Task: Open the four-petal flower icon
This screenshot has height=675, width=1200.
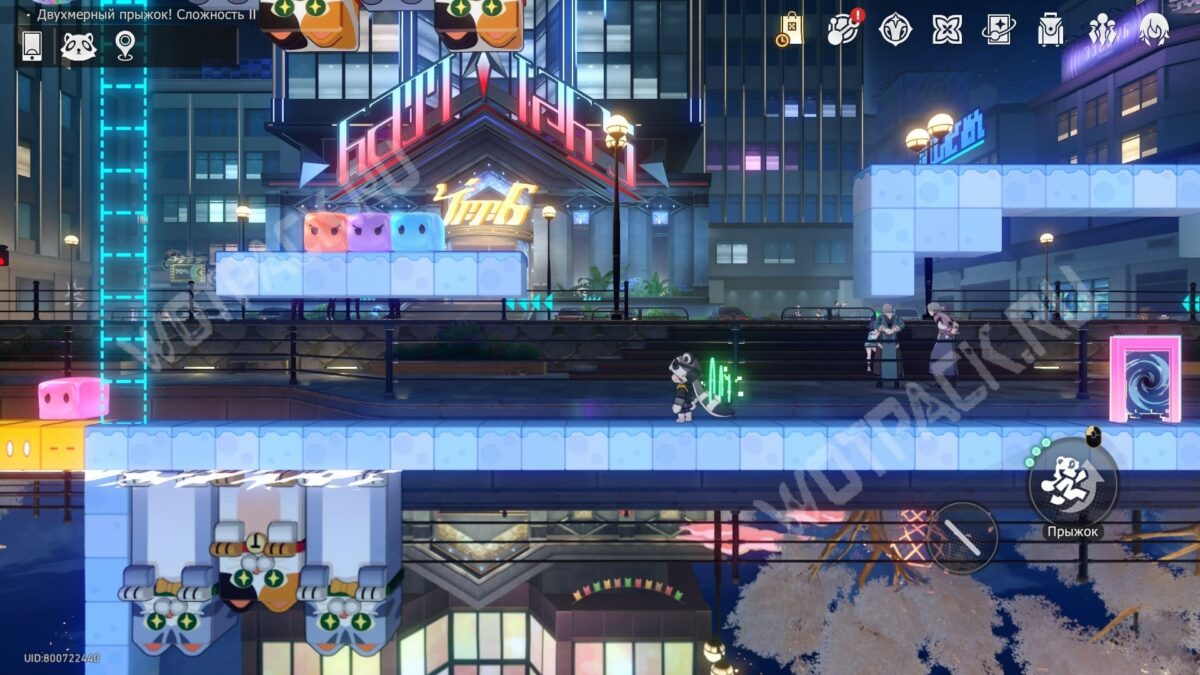Action: click(947, 29)
